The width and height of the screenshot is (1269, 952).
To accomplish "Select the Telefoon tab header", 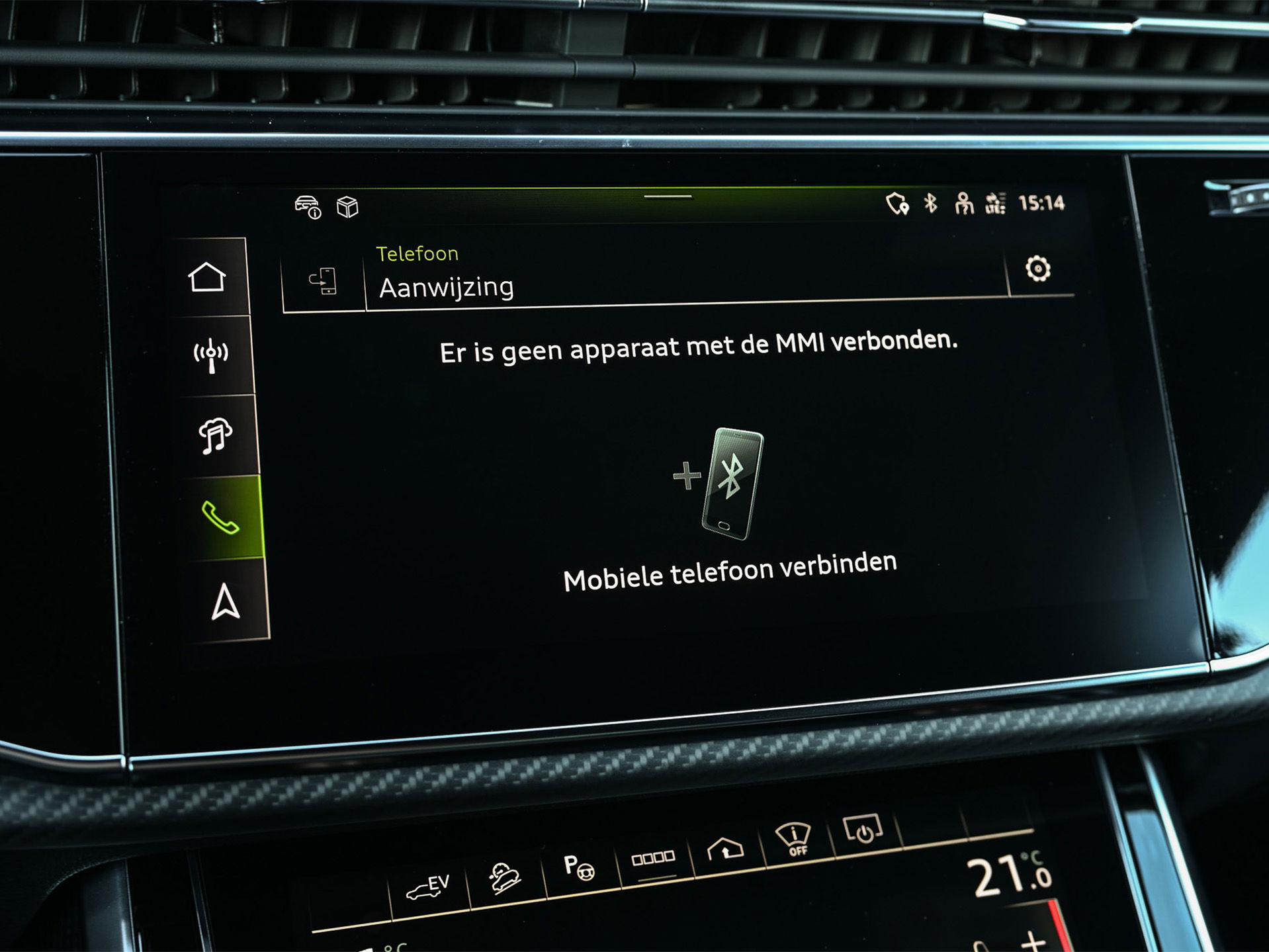I will pos(417,253).
